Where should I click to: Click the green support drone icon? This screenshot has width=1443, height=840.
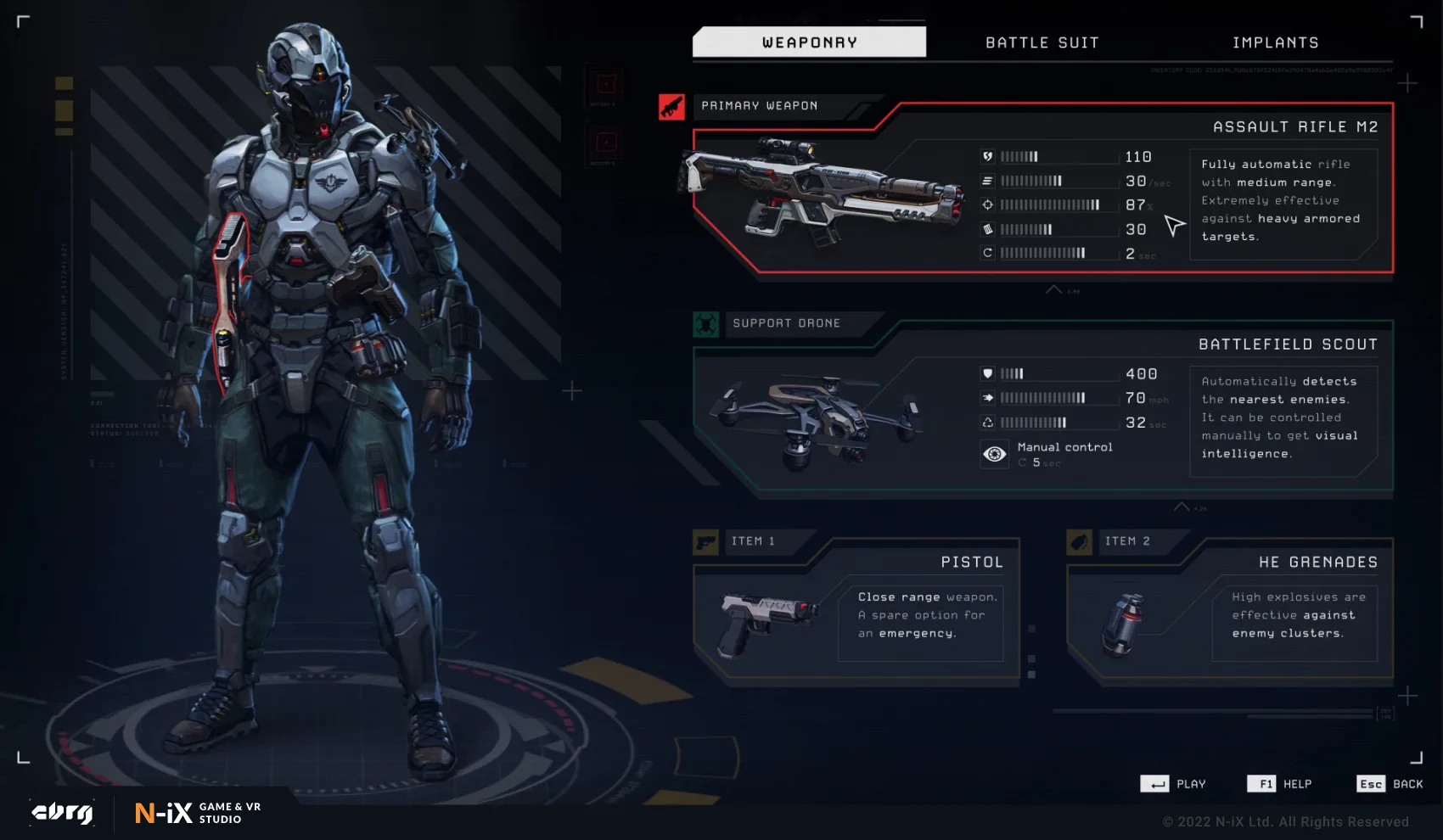(705, 324)
